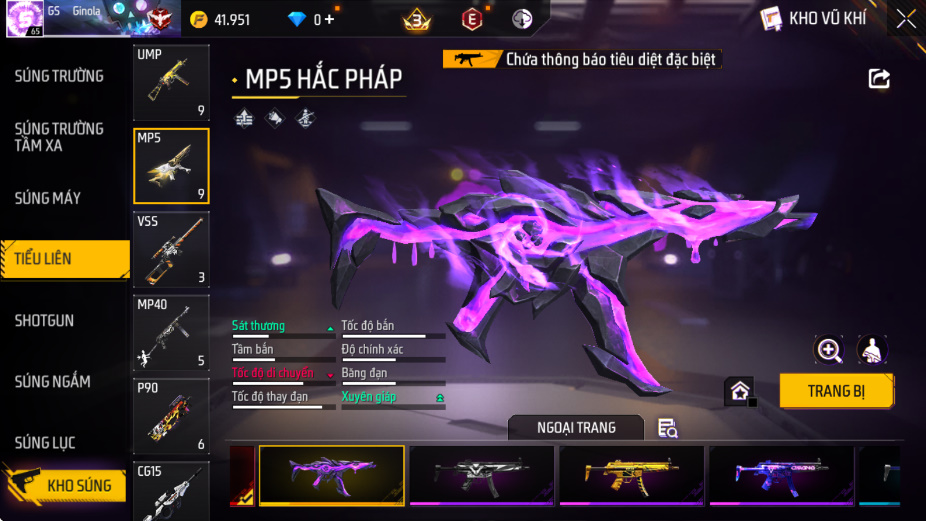Image resolution: width=926 pixels, height=521 pixels.
Task: Select the UMP weapon tile
Action: (x=171, y=83)
